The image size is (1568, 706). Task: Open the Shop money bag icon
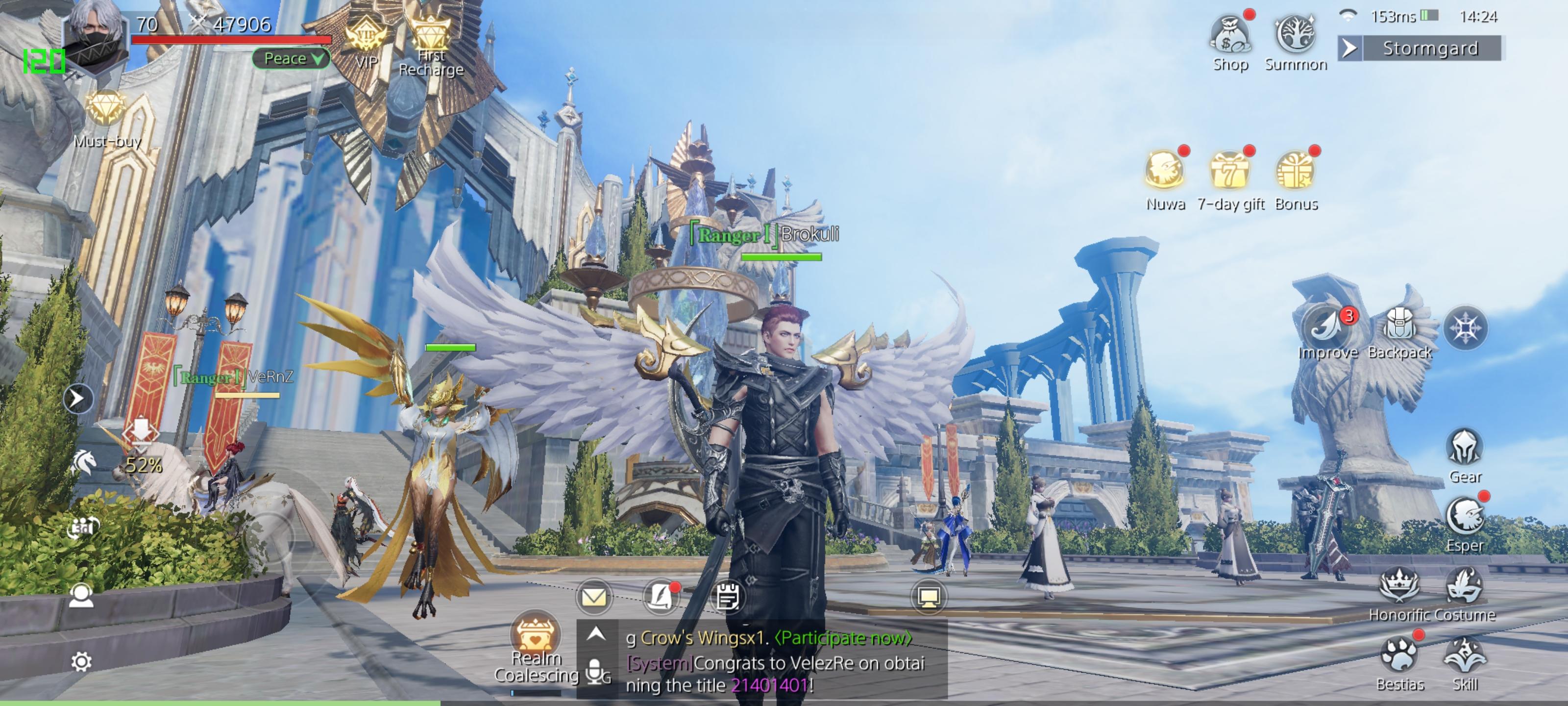pyautogui.click(x=1229, y=37)
